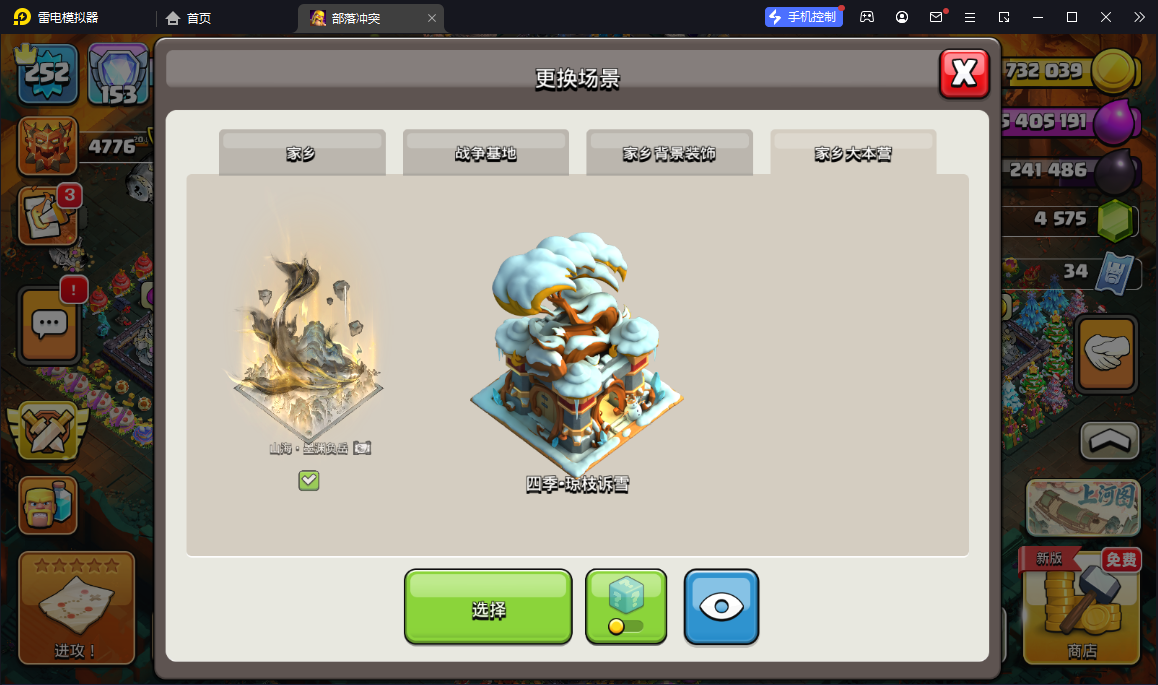Open the 上河图 event banner

click(1083, 508)
